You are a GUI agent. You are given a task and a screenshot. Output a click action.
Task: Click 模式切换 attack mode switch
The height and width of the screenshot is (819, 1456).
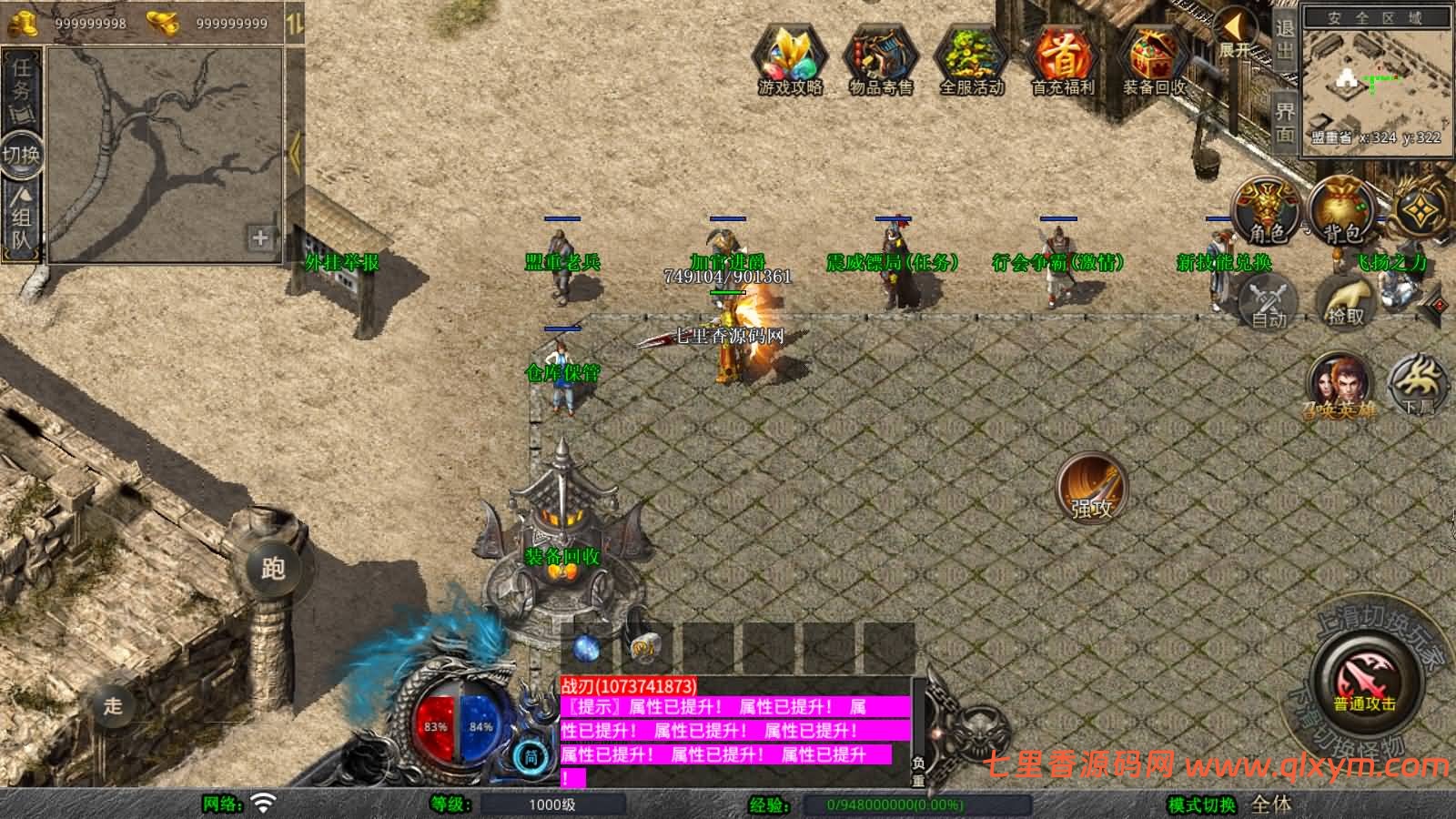coord(1202,804)
